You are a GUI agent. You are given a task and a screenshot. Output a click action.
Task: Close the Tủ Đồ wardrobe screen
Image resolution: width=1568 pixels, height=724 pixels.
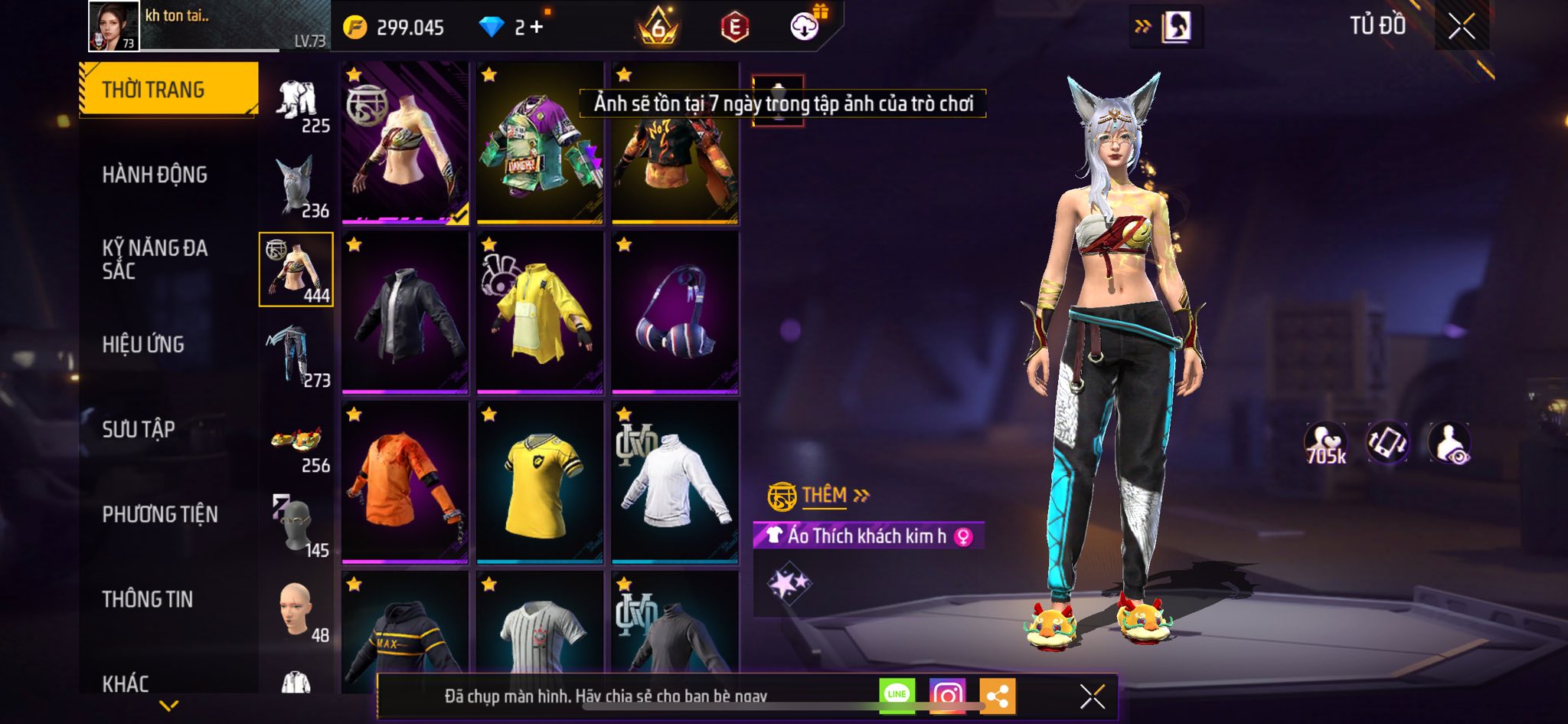pyautogui.click(x=1461, y=27)
